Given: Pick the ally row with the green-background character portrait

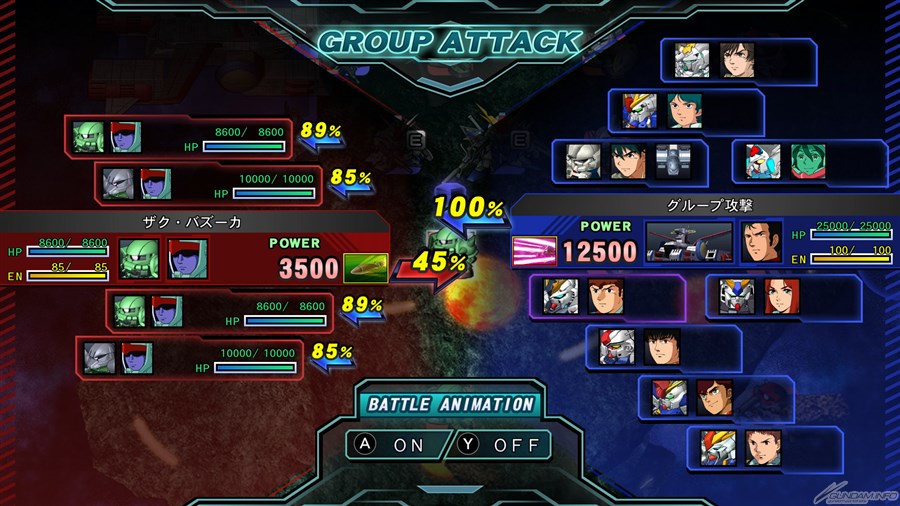Looking at the screenshot, I should click(808, 162).
